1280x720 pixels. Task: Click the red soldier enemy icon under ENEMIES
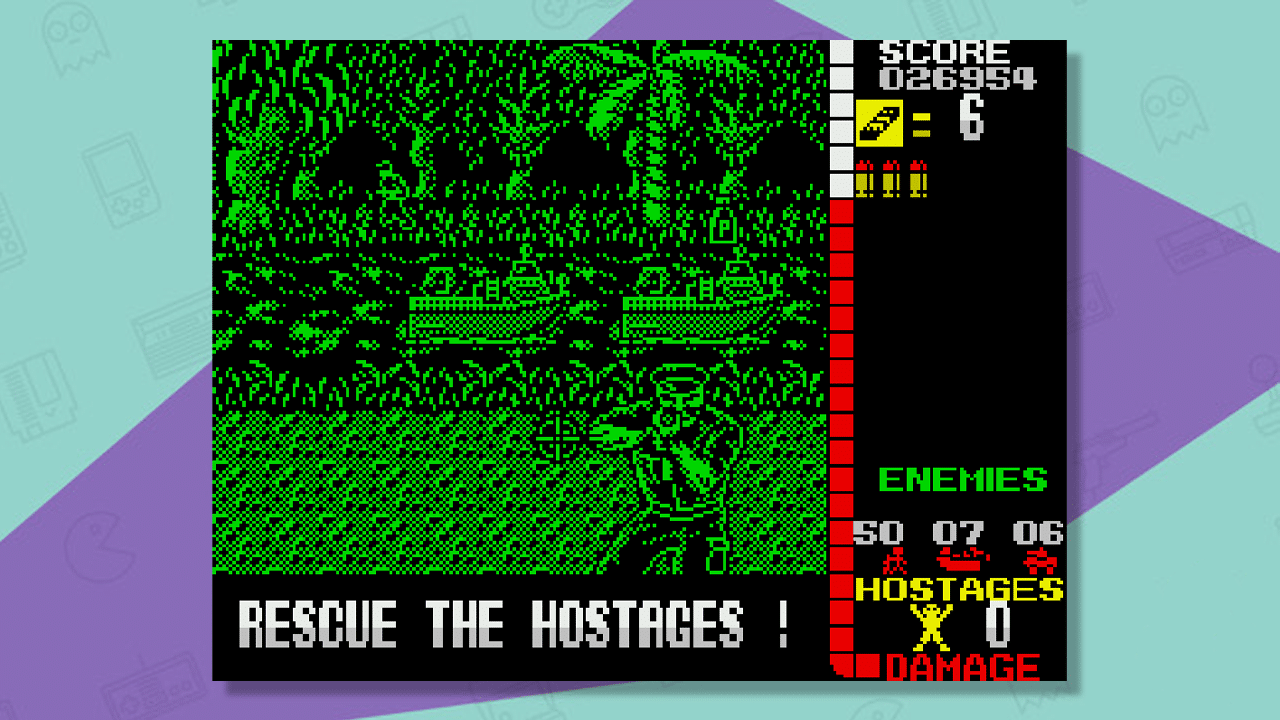coord(896,560)
